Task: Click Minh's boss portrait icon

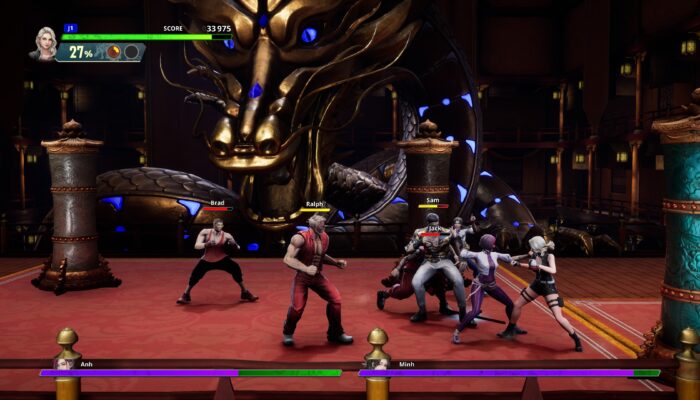Action: pyautogui.click(x=376, y=364)
